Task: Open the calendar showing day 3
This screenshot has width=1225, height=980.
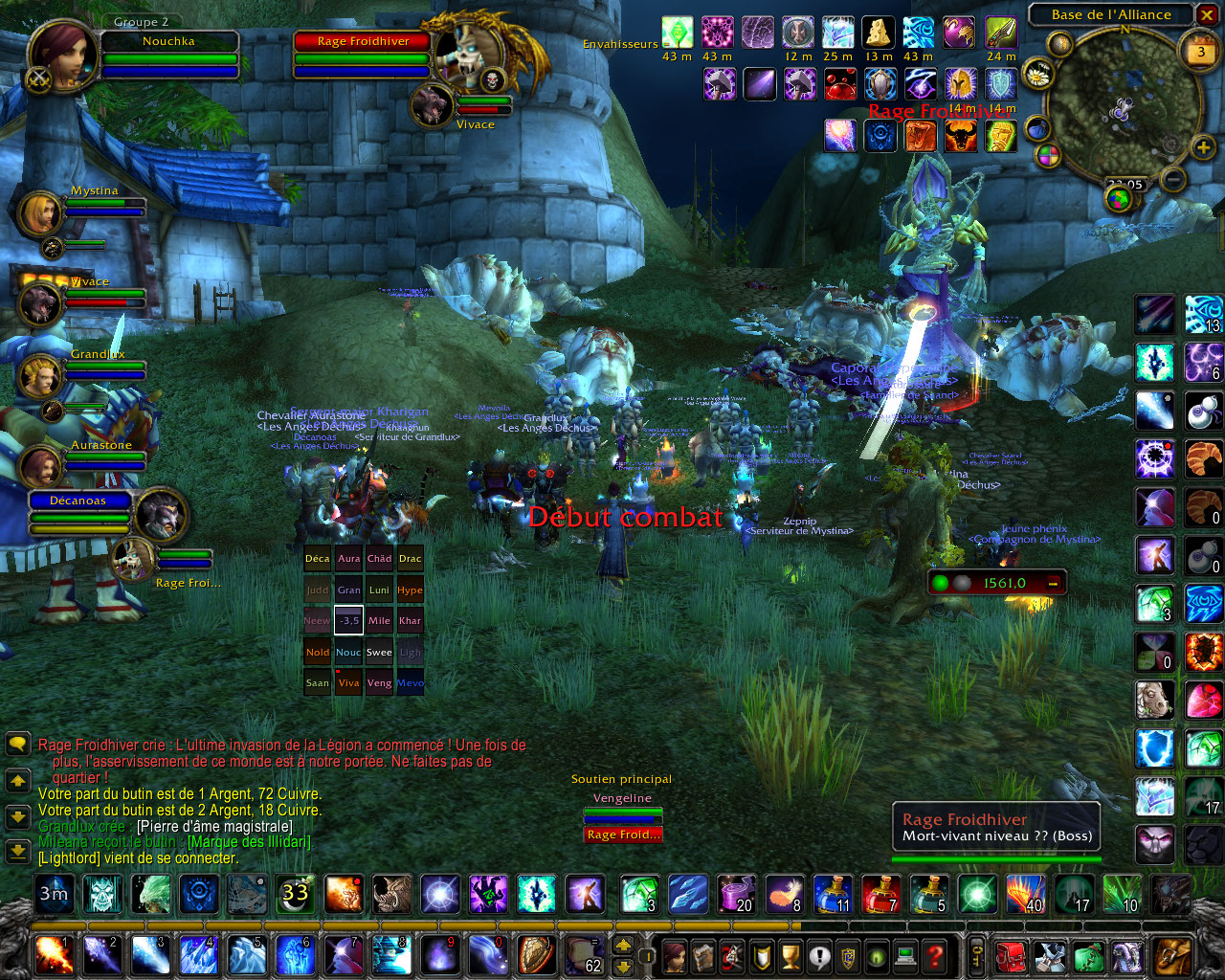Action: 1201,53
